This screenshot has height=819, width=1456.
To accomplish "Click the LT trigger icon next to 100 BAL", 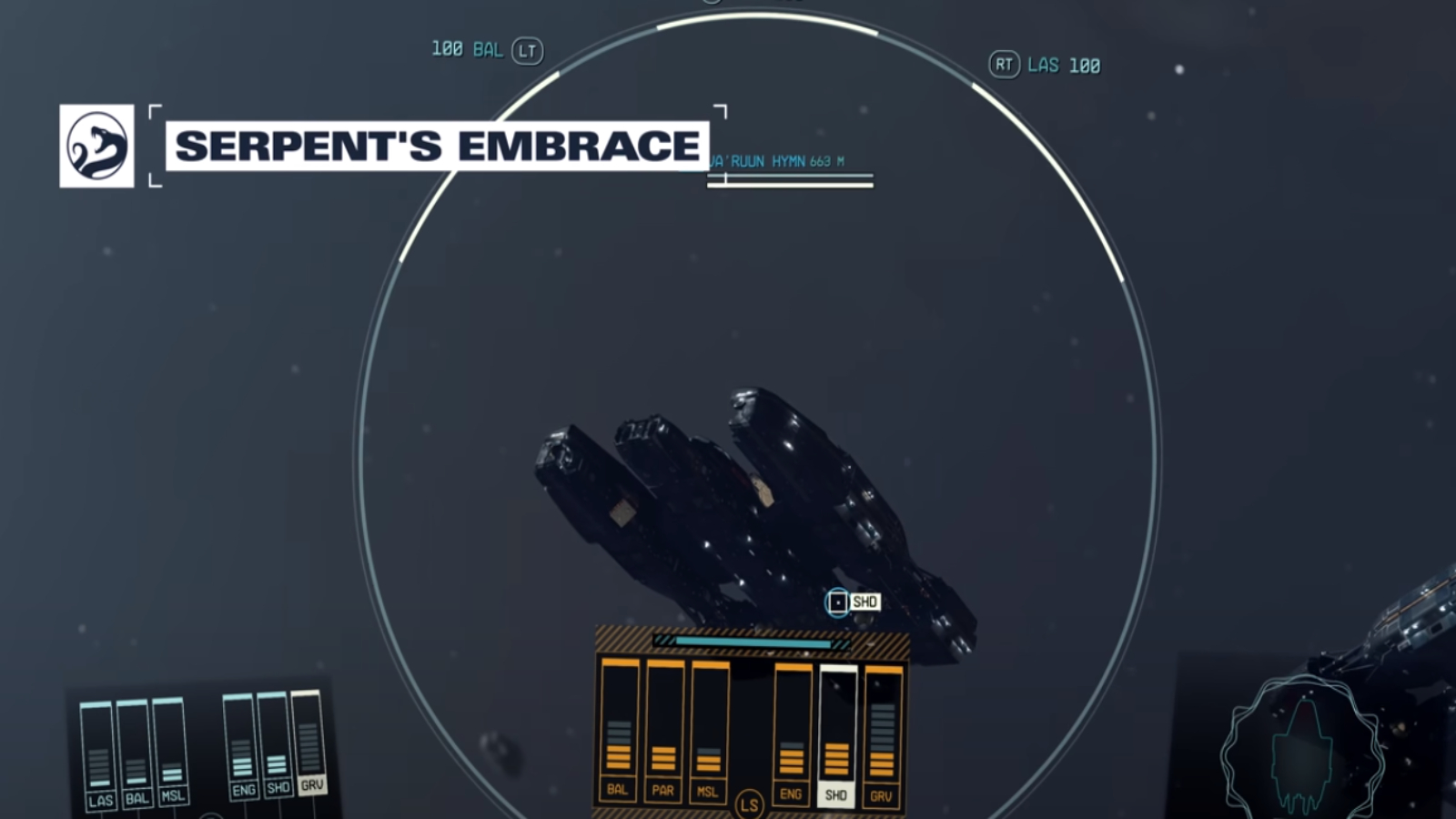I will click(x=528, y=51).
